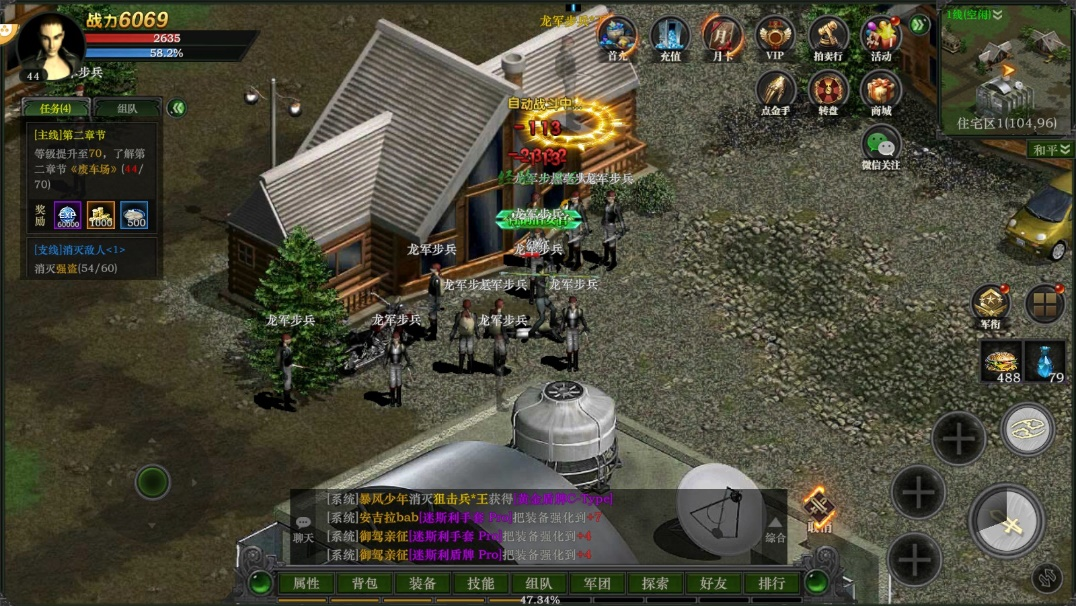This screenshot has height=606, width=1076.
Task: Open the 首充 first-recharge icon
Action: [x=617, y=36]
